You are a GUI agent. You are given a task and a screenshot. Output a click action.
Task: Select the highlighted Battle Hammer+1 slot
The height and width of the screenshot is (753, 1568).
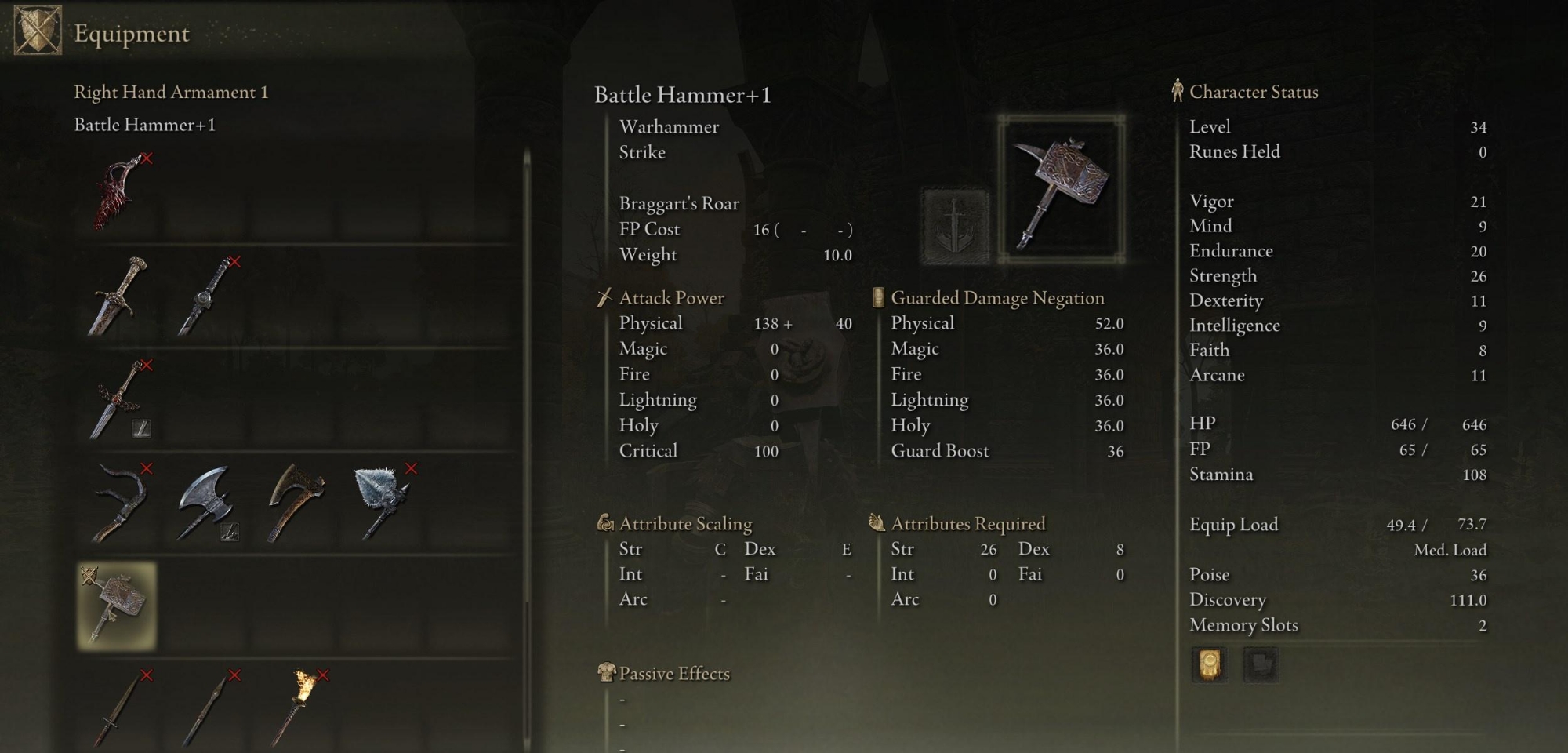click(x=118, y=606)
